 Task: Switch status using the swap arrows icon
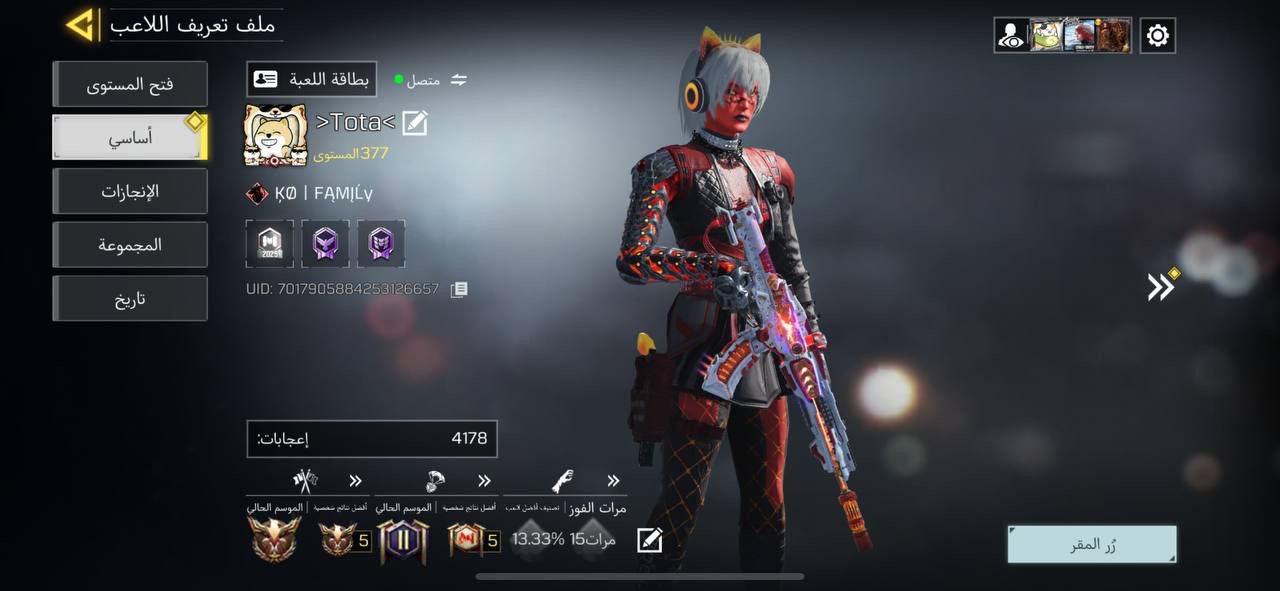(459, 80)
